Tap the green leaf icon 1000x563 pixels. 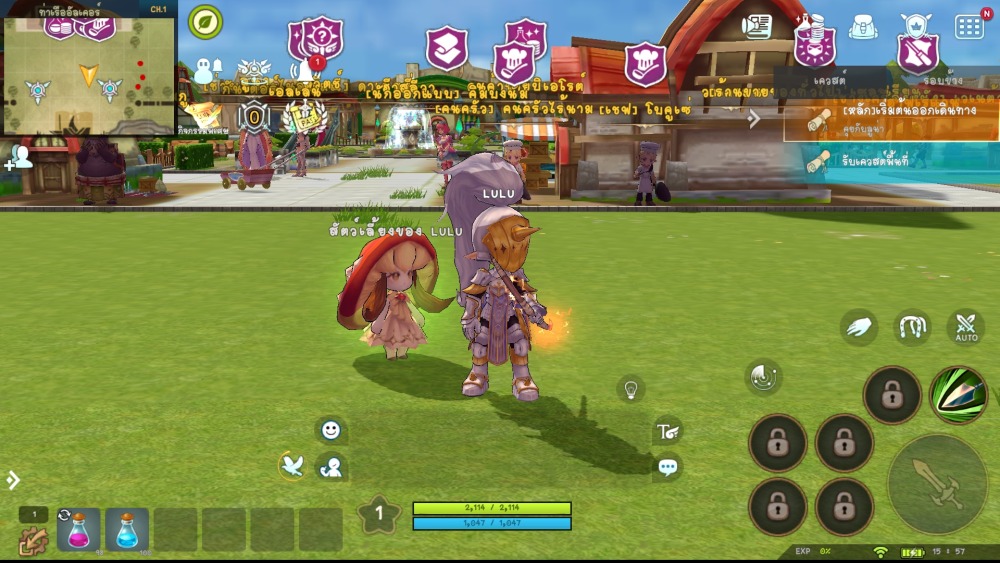tap(206, 22)
